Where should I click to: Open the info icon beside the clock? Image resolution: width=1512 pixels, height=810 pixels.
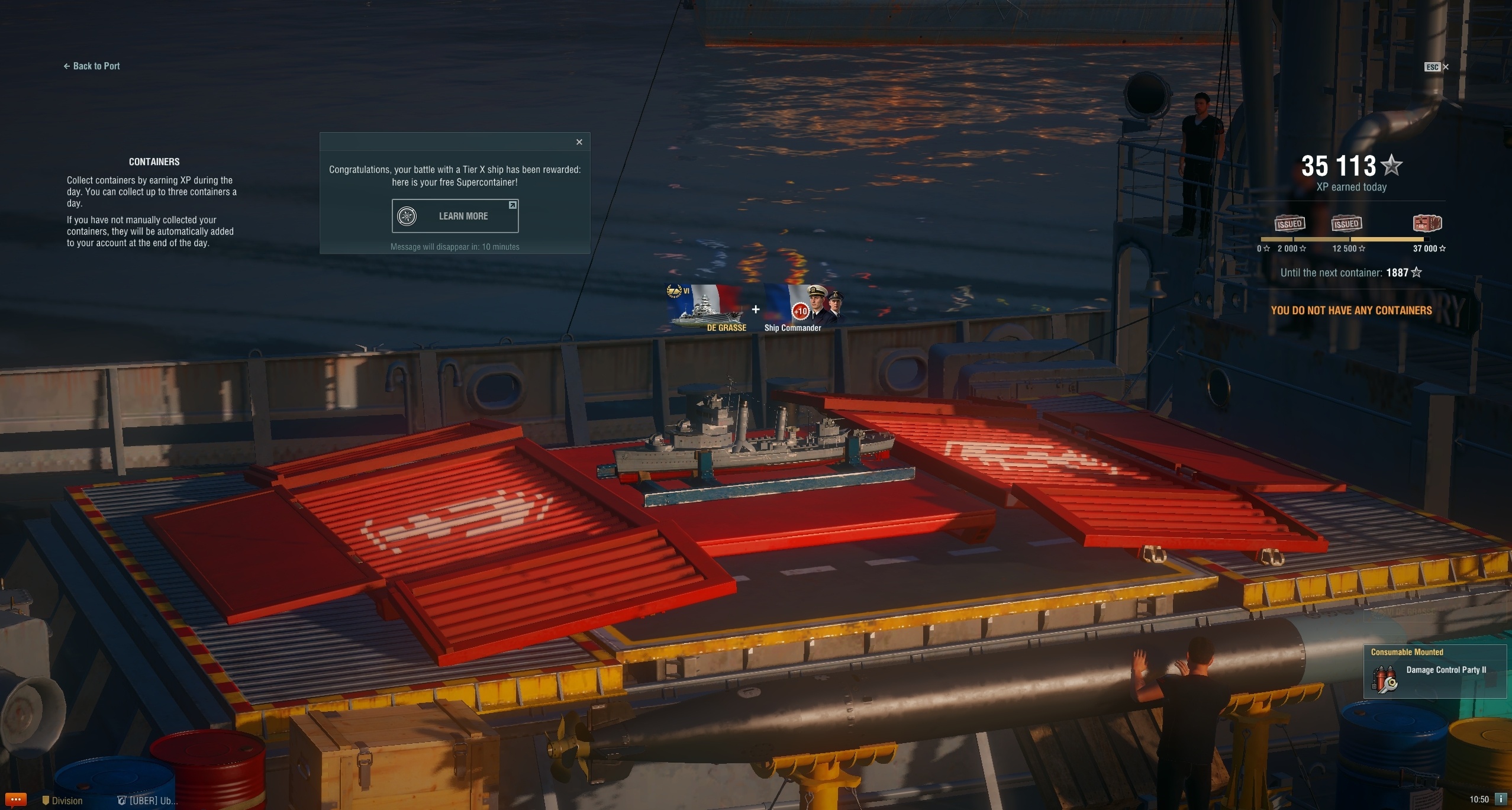click(1500, 799)
